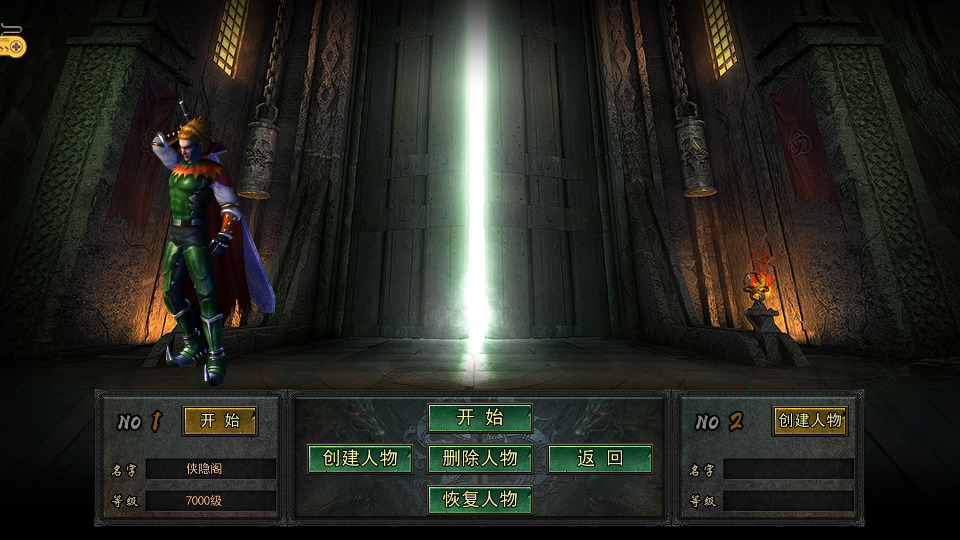Go back with the 返回 button

600,459
